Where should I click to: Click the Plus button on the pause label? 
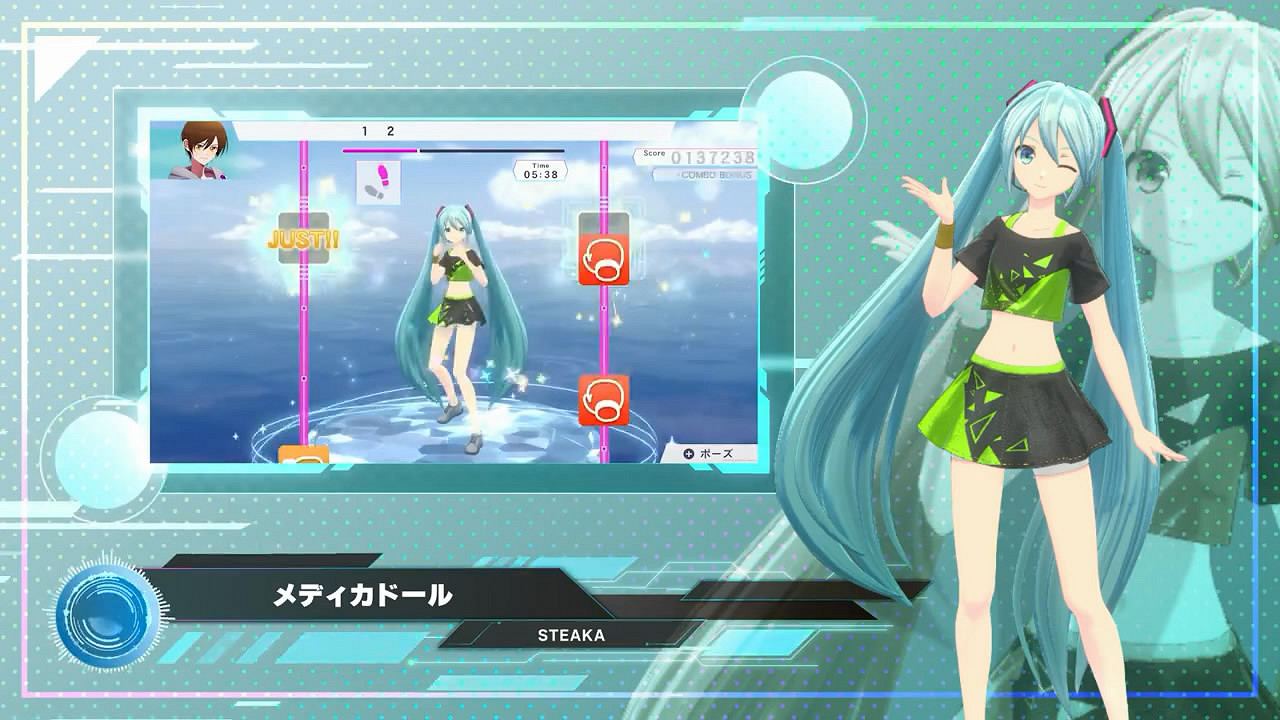point(687,451)
